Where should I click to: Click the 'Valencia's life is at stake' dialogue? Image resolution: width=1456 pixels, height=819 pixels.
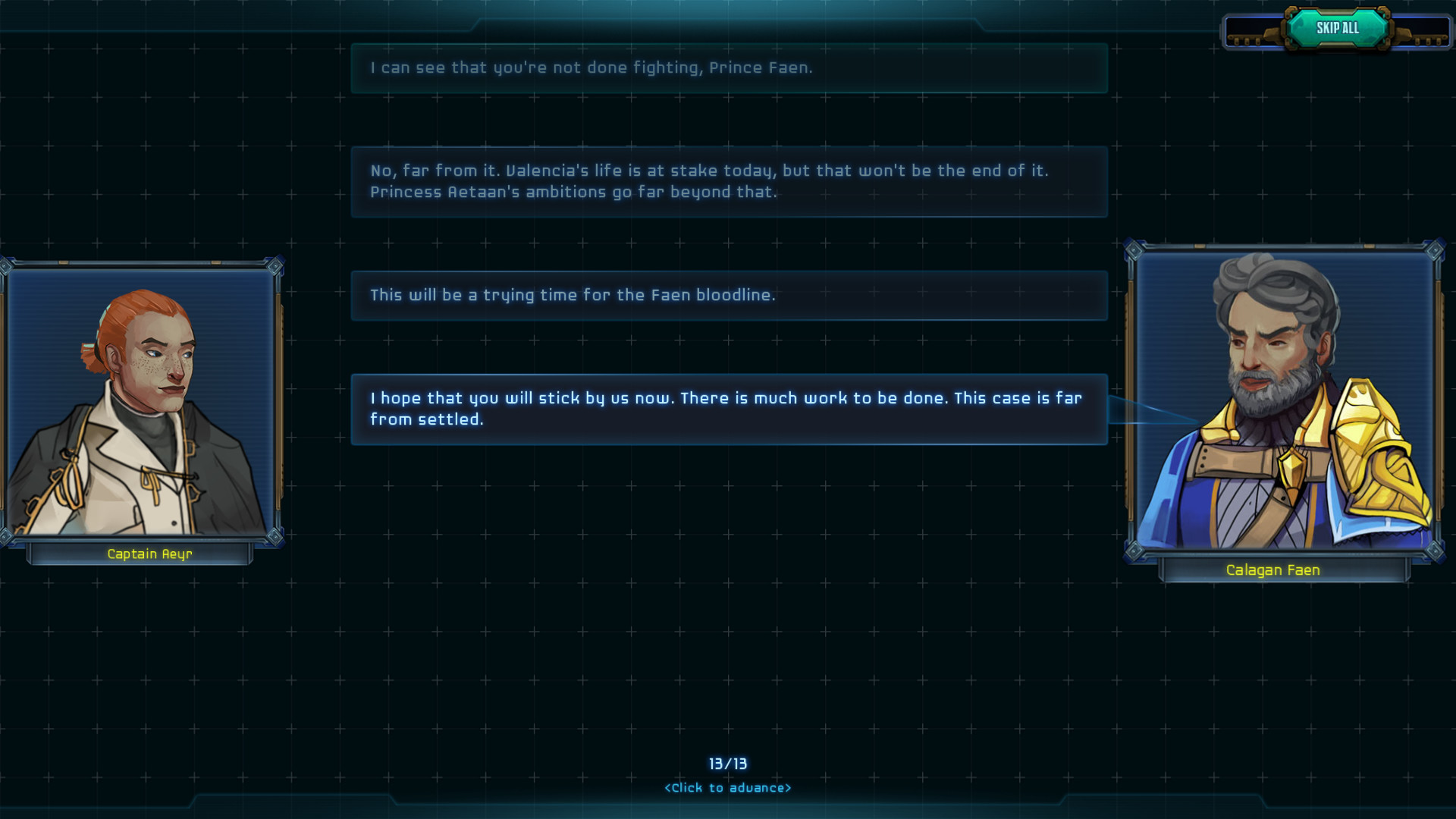coord(728,181)
